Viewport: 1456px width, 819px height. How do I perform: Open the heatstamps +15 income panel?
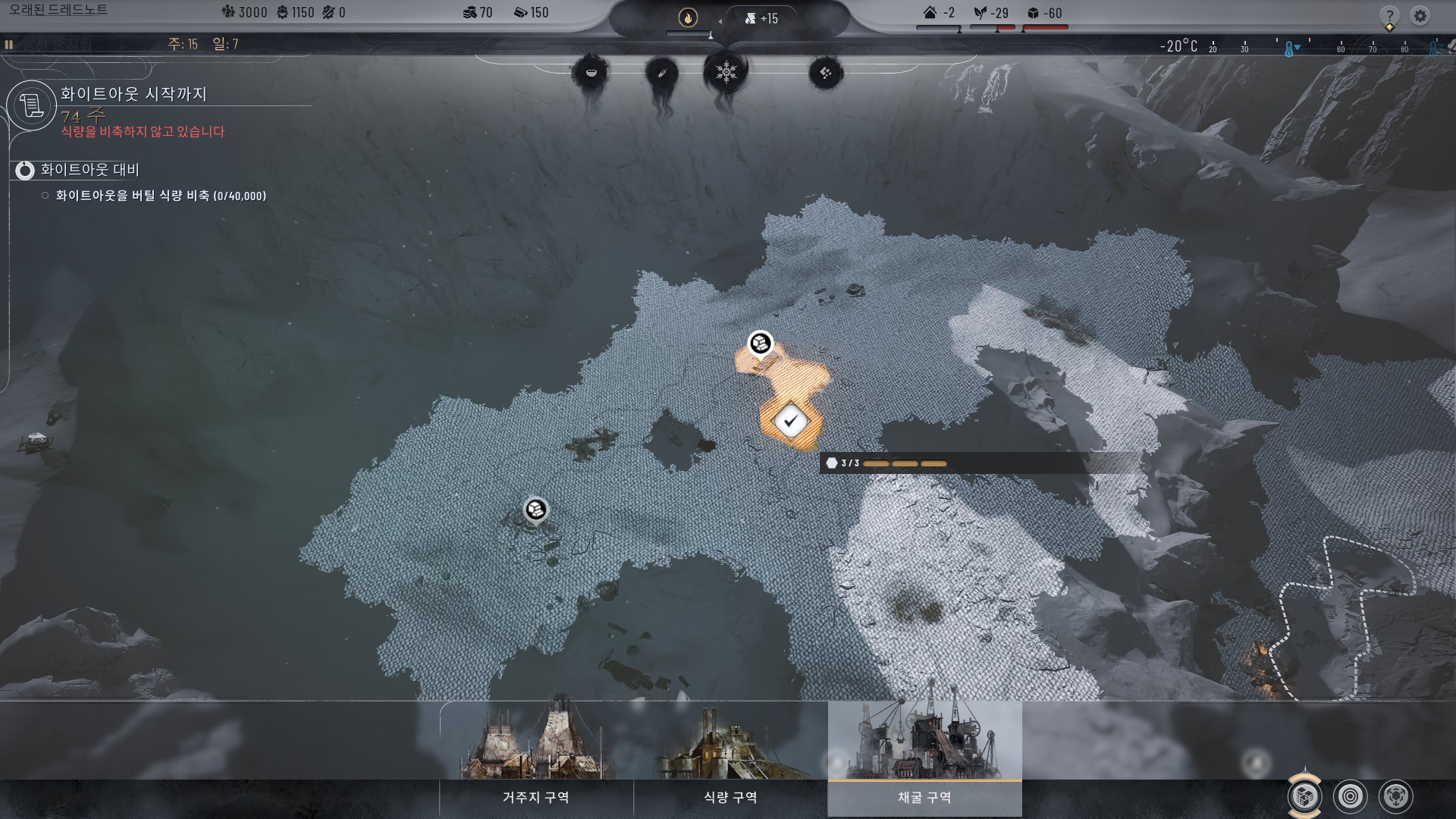pos(761,18)
